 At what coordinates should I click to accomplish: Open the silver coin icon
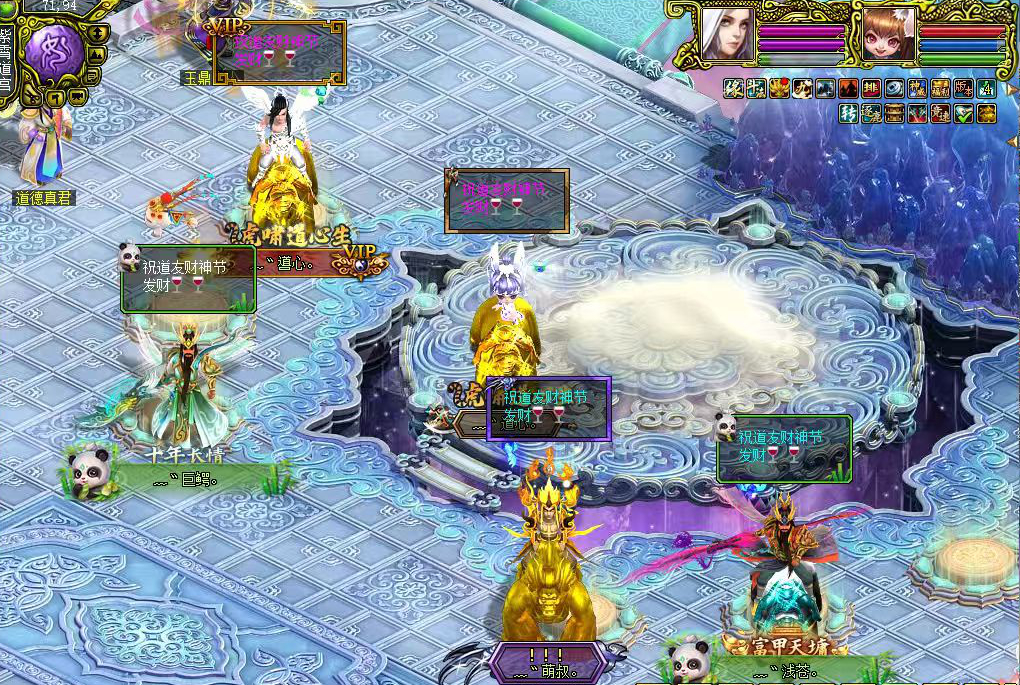click(x=894, y=89)
